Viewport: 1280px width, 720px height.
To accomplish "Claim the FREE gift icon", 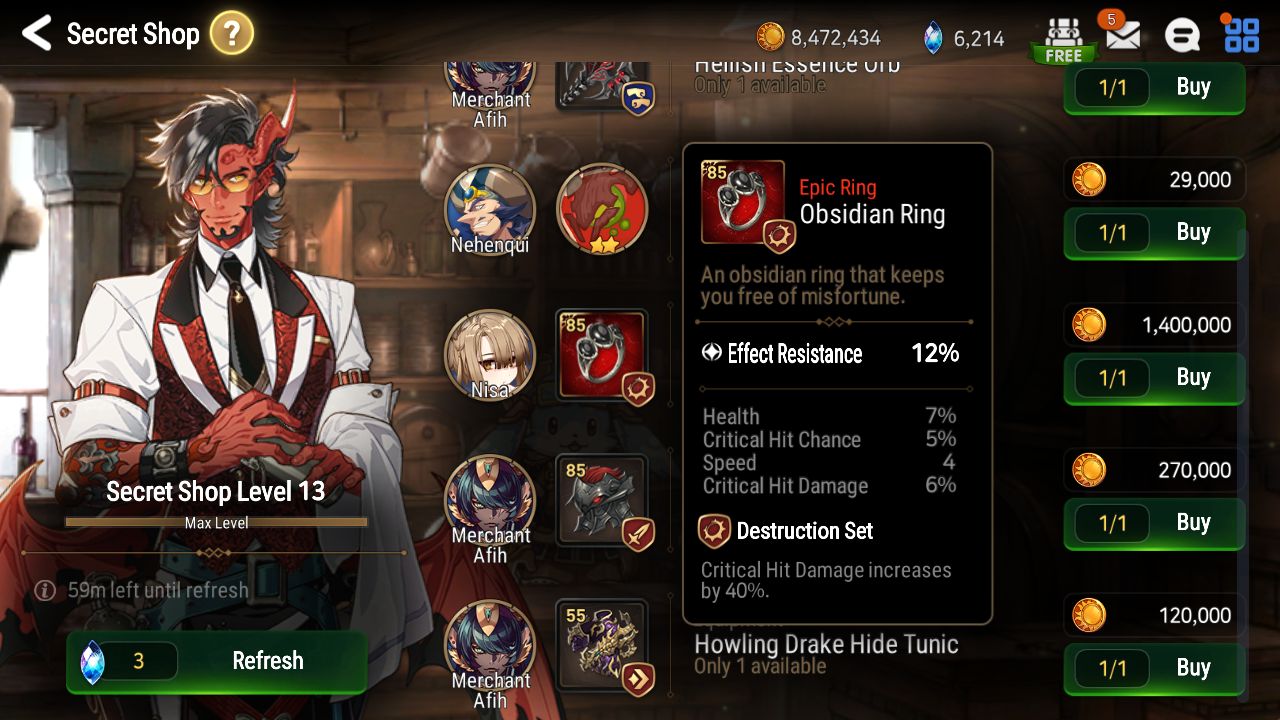I will [x=1063, y=38].
